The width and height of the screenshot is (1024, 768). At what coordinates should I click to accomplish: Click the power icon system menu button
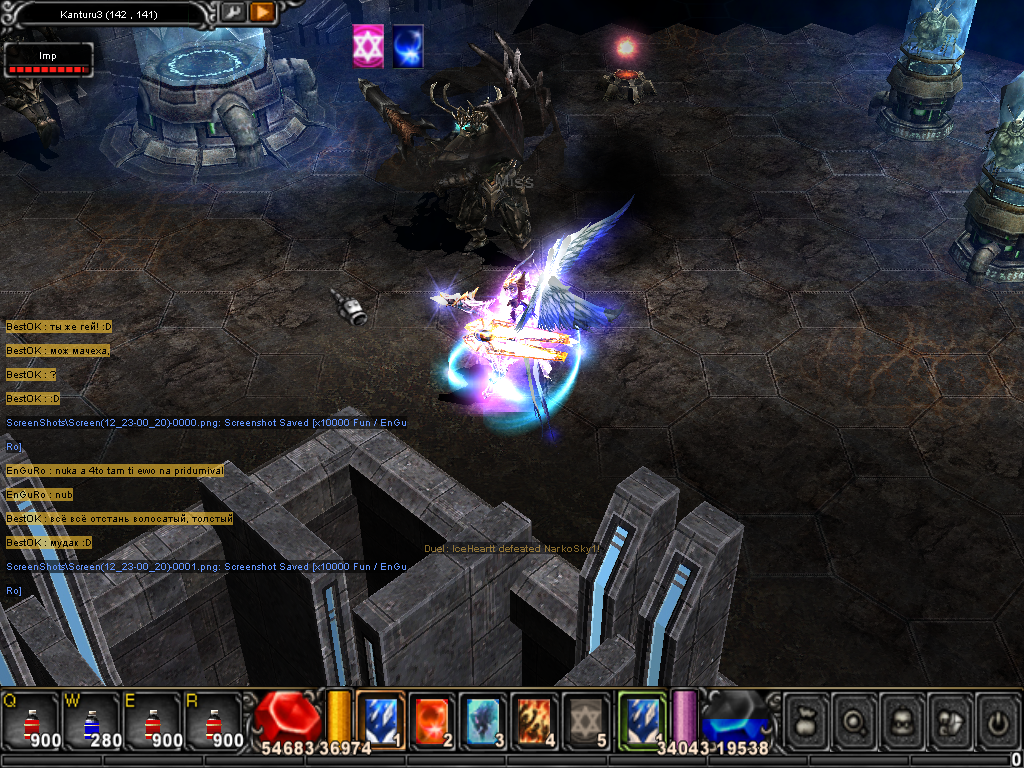pyautogui.click(x=997, y=720)
